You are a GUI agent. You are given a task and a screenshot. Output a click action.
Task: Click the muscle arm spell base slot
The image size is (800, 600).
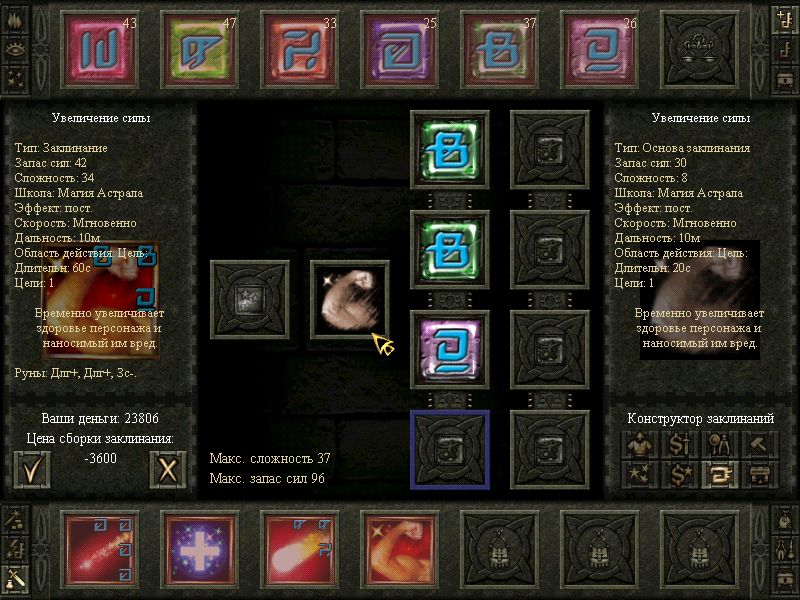[349, 300]
